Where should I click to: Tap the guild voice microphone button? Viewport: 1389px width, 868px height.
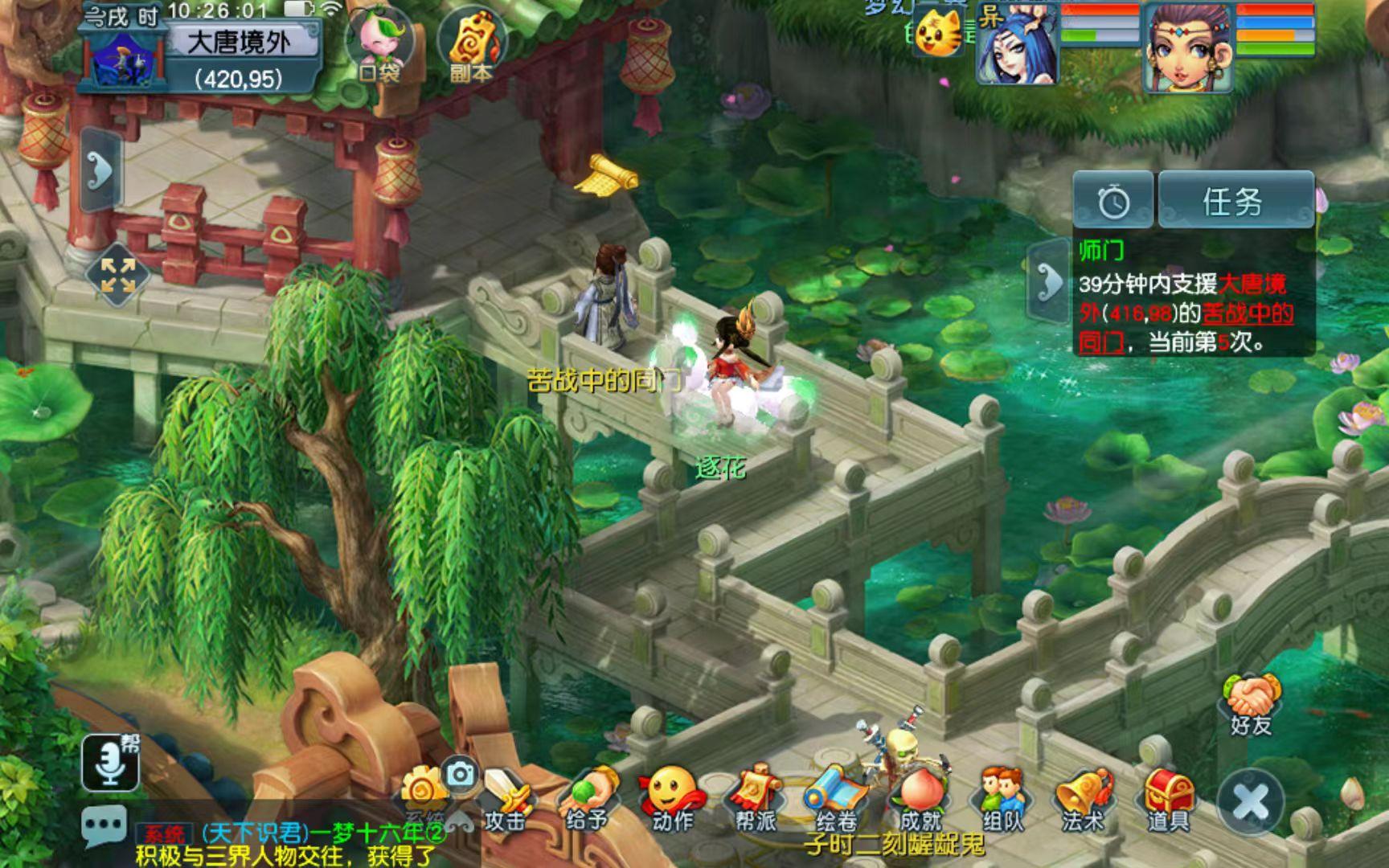click(x=111, y=761)
